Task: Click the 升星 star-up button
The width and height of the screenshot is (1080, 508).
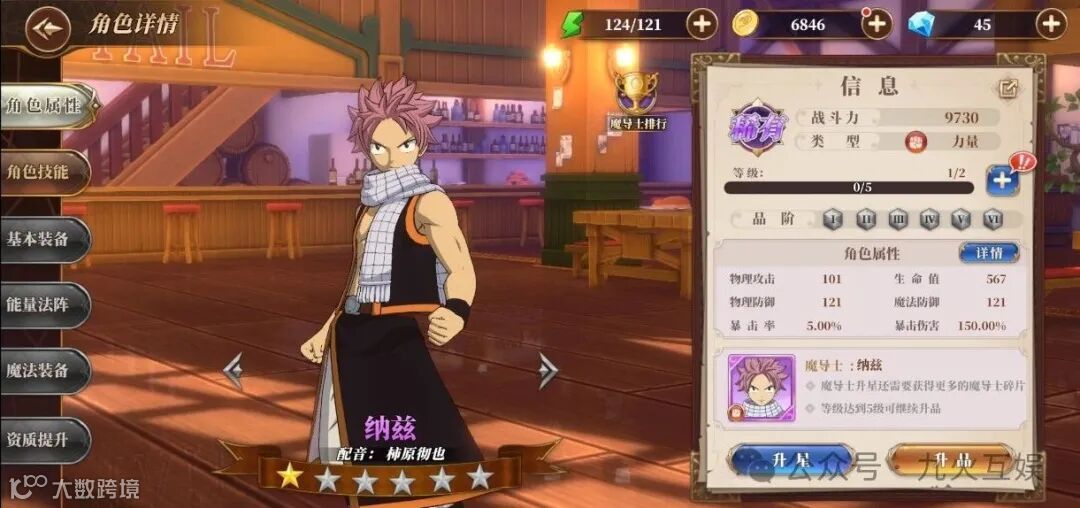Action: 790,461
